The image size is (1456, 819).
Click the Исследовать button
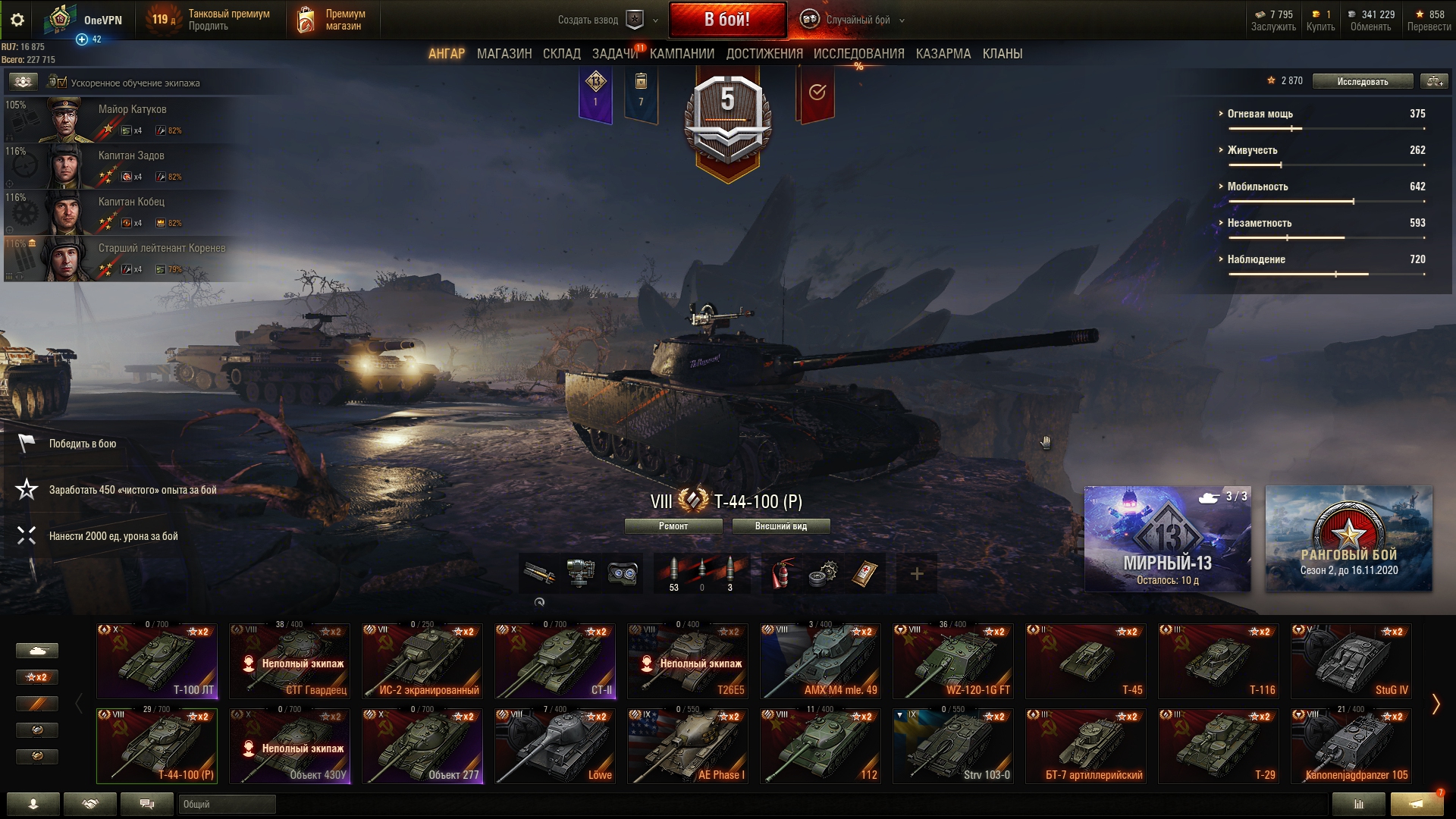click(1362, 81)
